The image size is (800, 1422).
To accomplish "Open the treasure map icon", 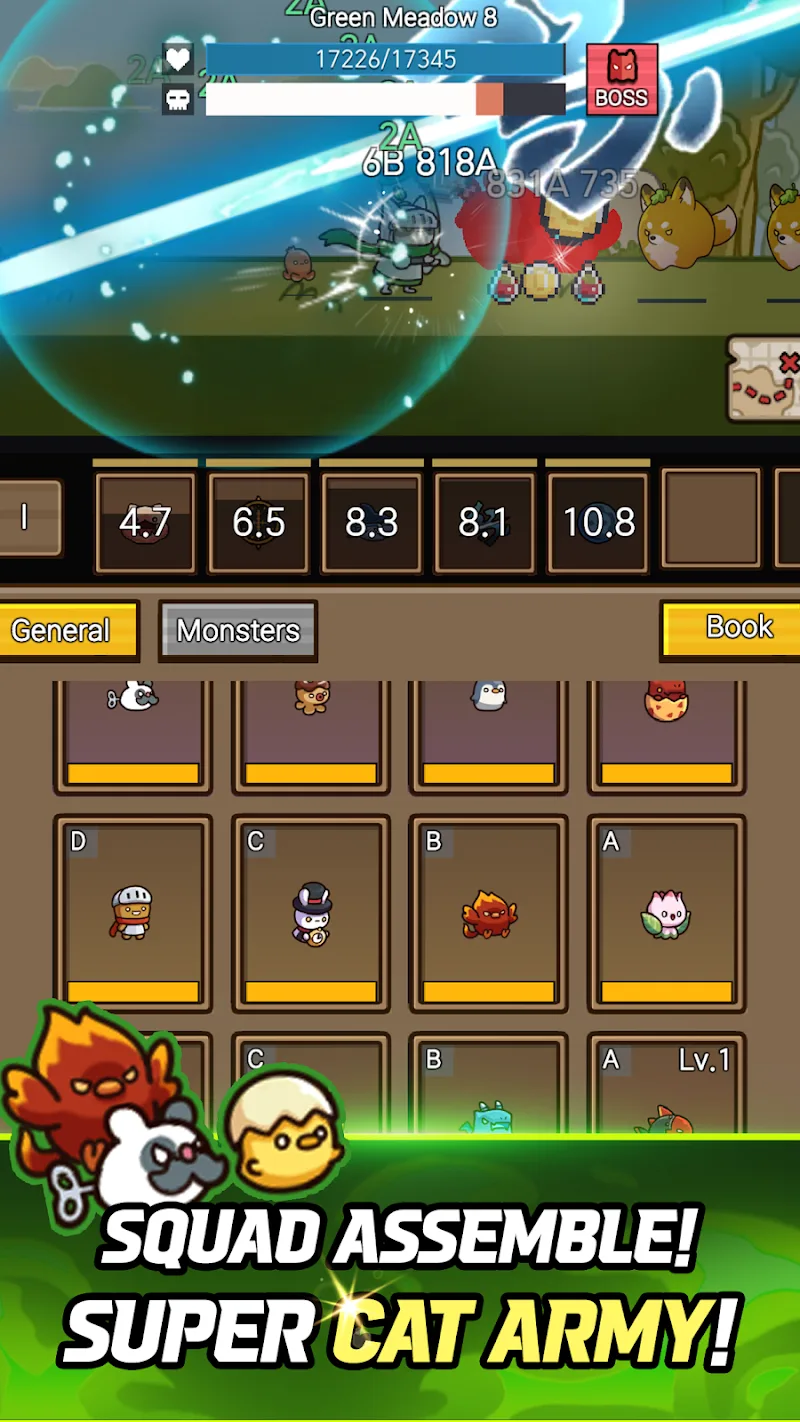I will pos(766,376).
